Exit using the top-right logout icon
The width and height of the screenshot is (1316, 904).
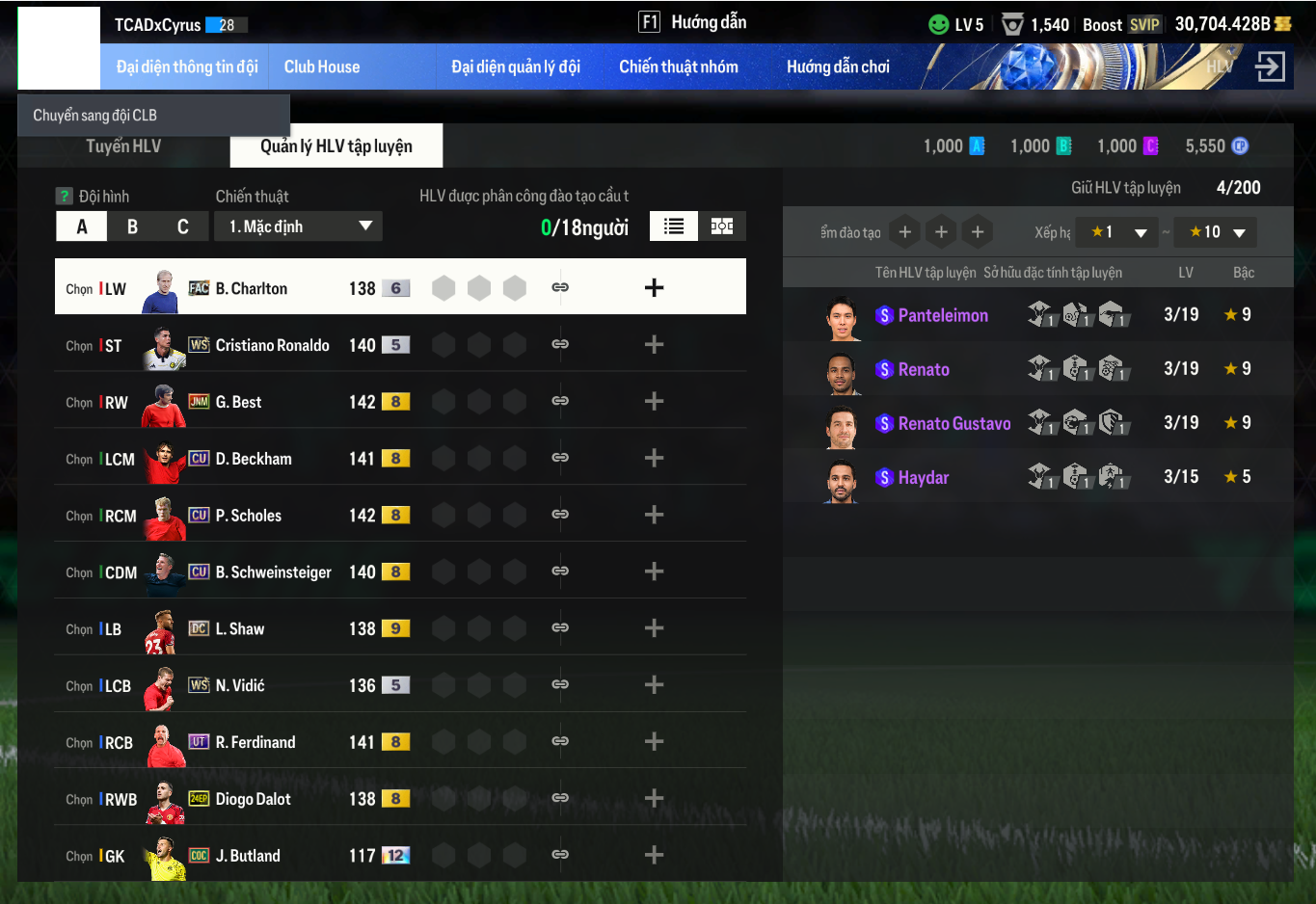[1270, 66]
